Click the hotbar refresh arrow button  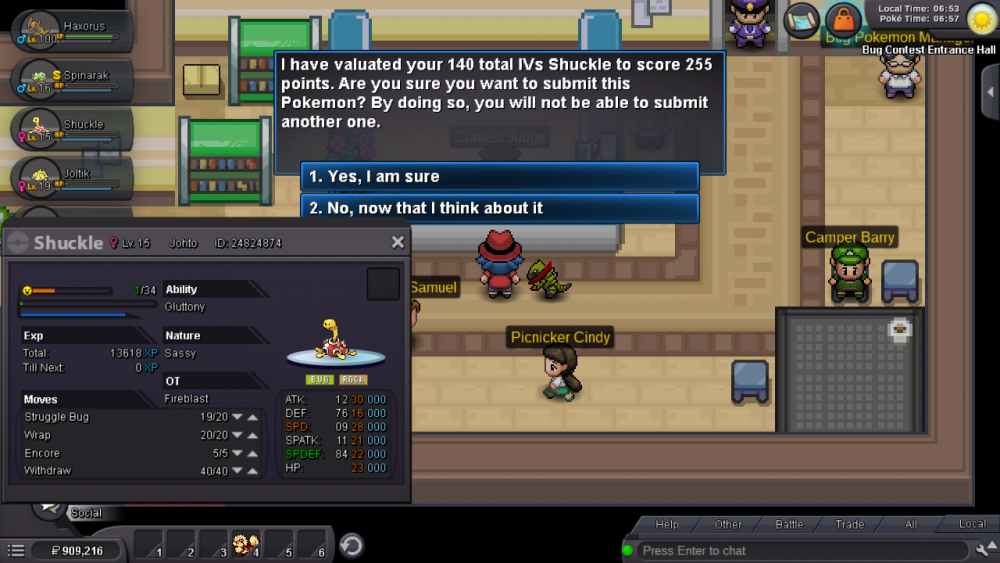(x=351, y=545)
